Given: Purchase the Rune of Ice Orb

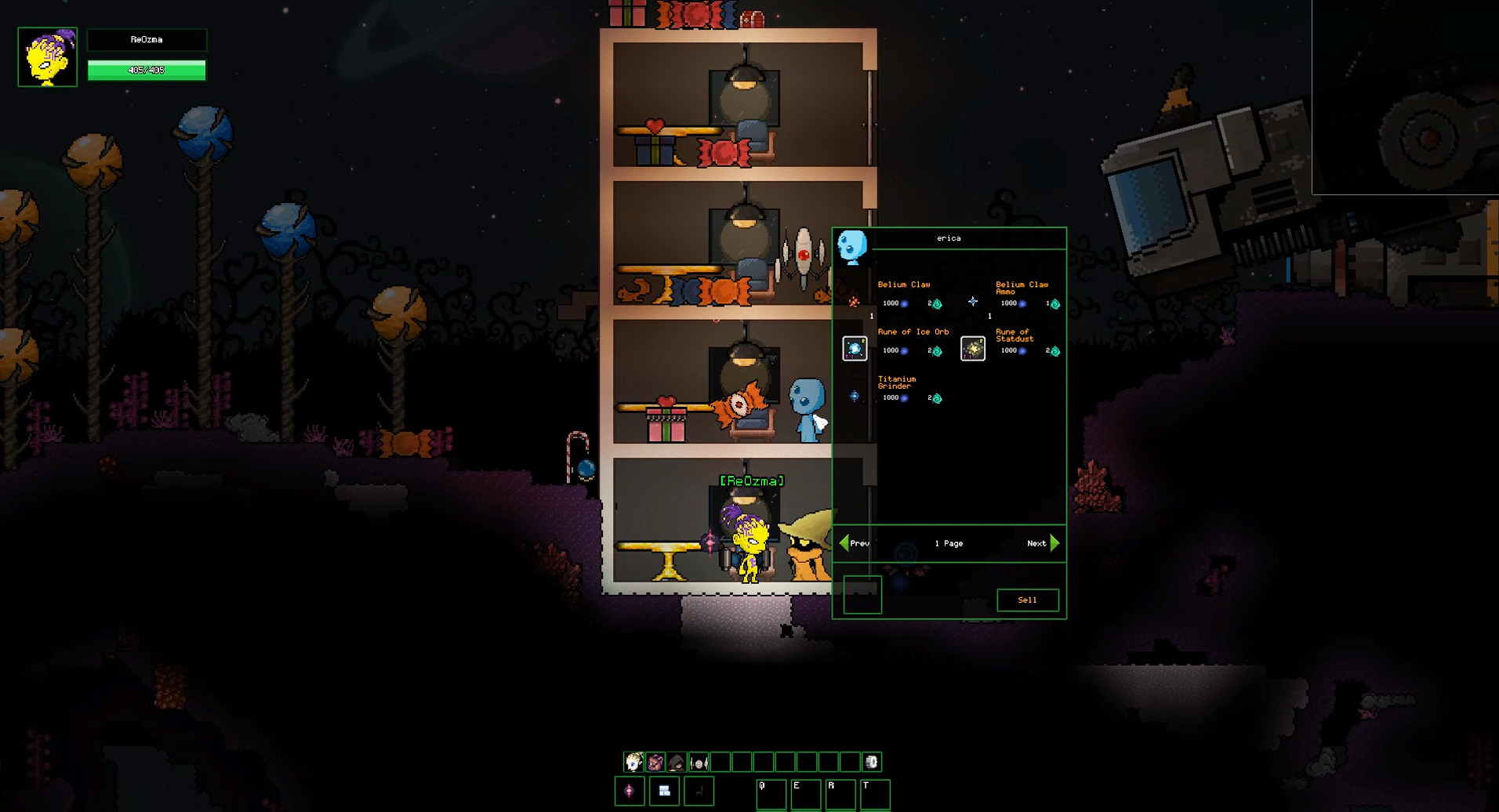Looking at the screenshot, I should coord(855,349).
